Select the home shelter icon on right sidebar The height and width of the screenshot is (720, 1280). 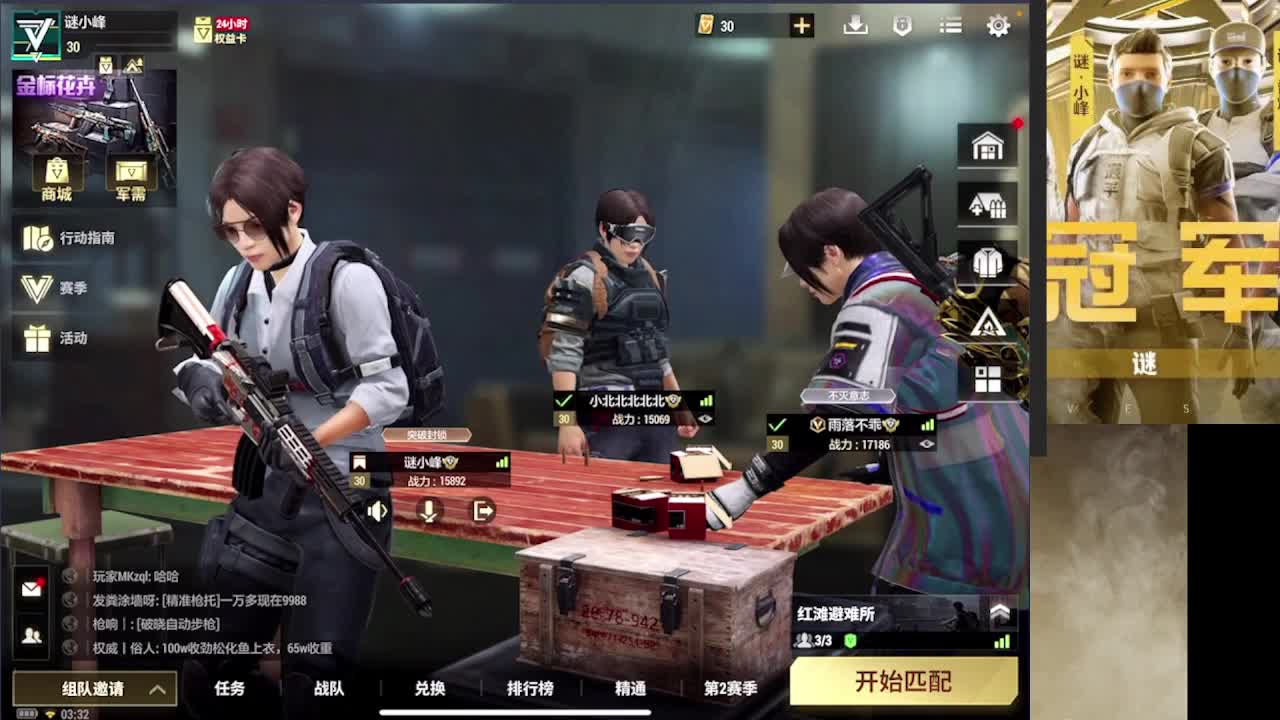pyautogui.click(x=988, y=146)
